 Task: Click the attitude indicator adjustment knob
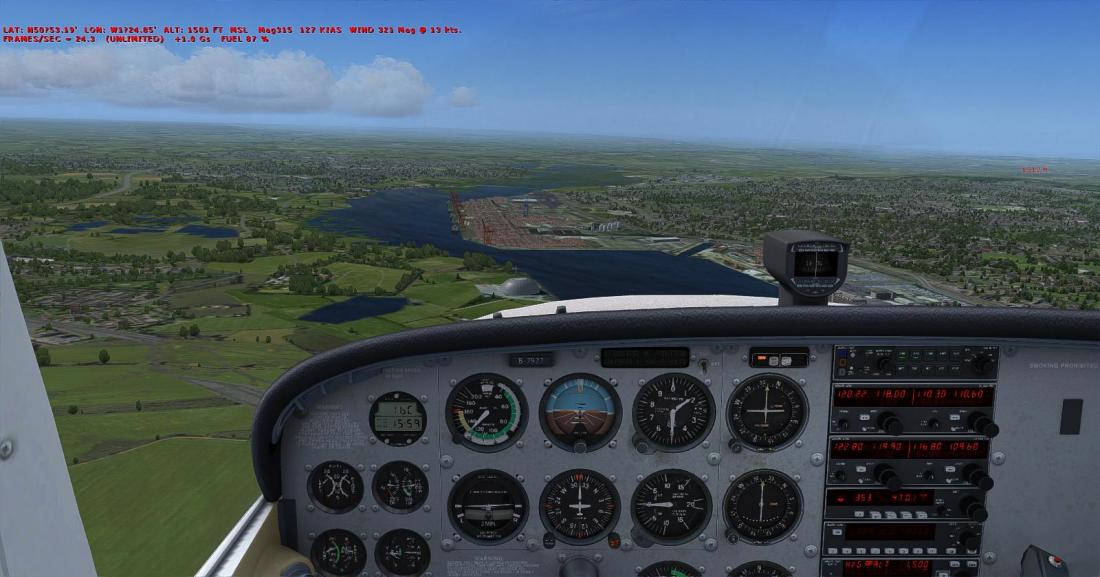tap(580, 446)
